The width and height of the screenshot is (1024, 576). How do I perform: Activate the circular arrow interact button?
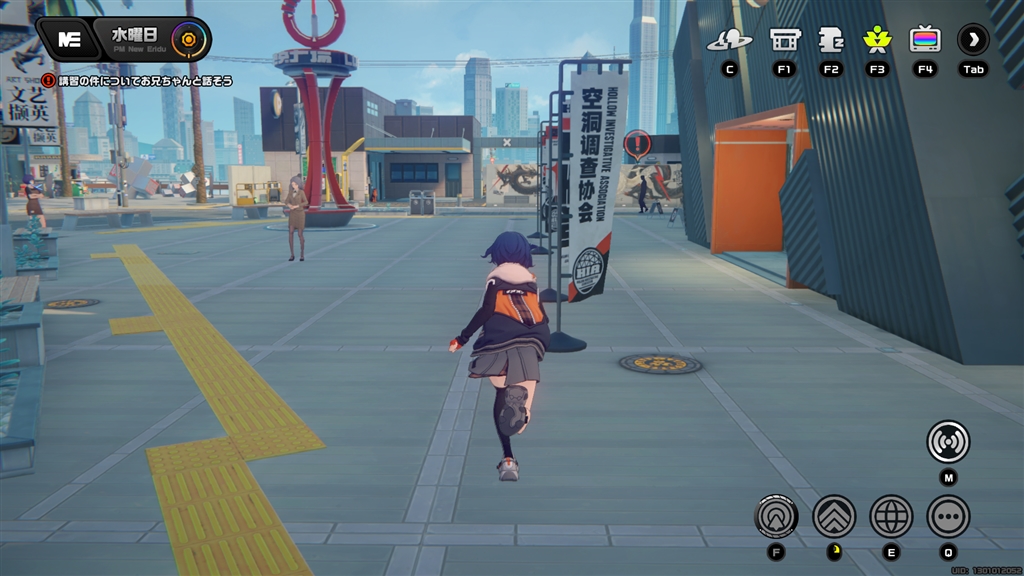point(777,516)
